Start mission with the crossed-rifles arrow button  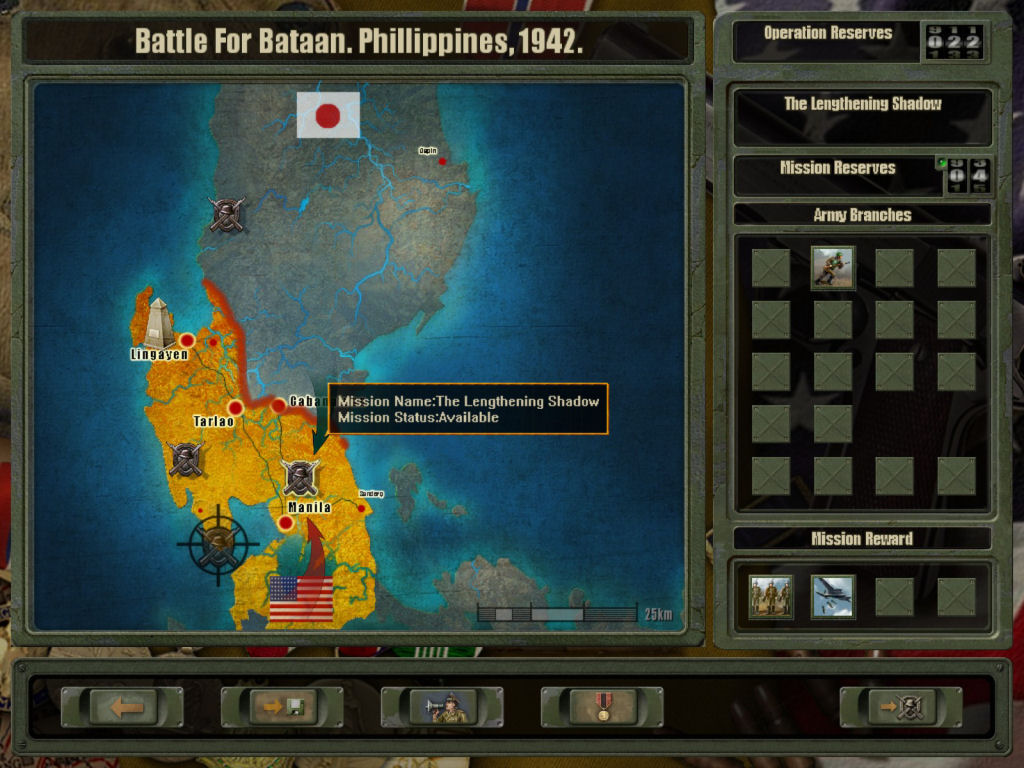(901, 707)
